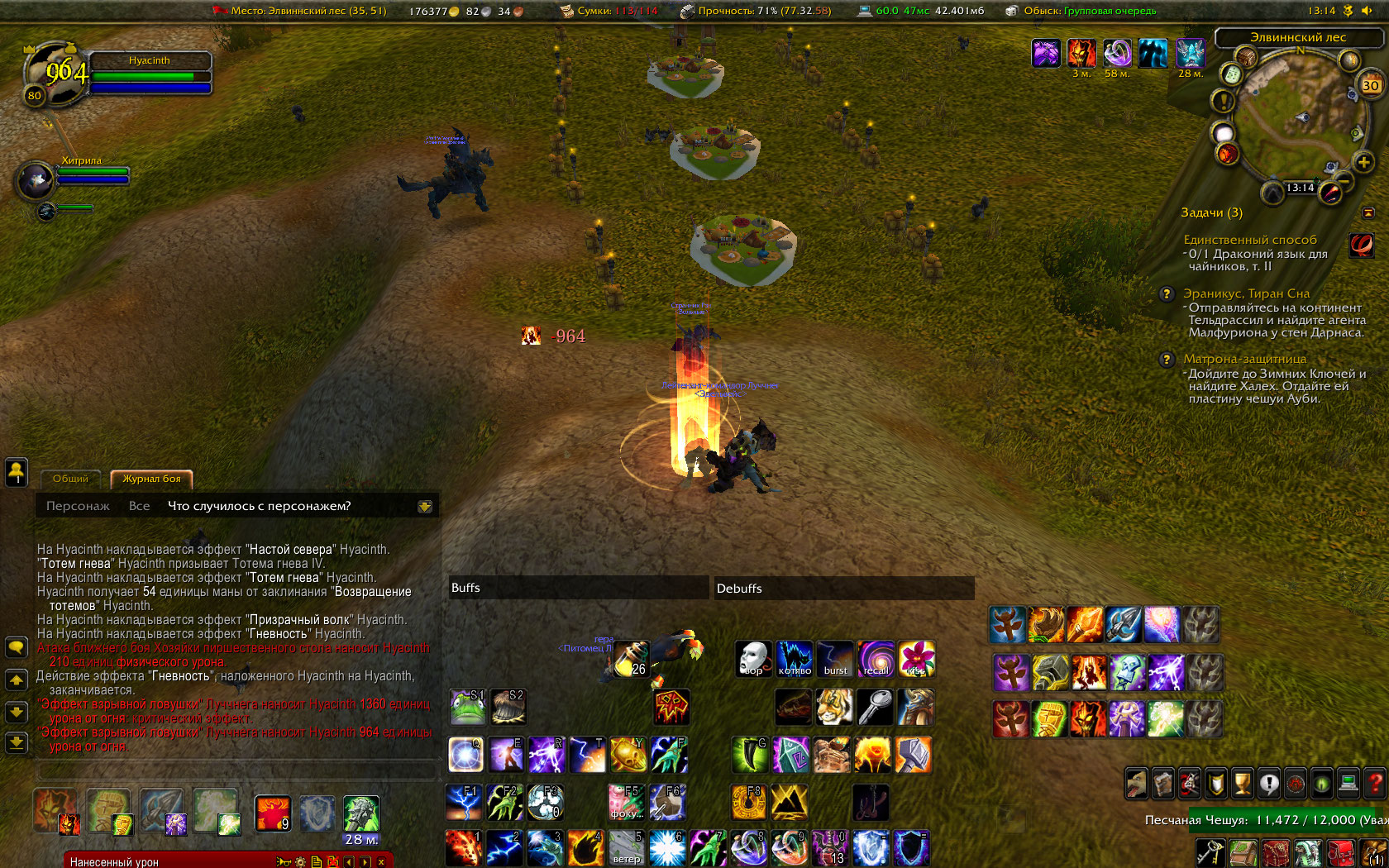This screenshot has height=868, width=1389.
Task: Select the Журнал боя combat log tab
Action: point(151,479)
